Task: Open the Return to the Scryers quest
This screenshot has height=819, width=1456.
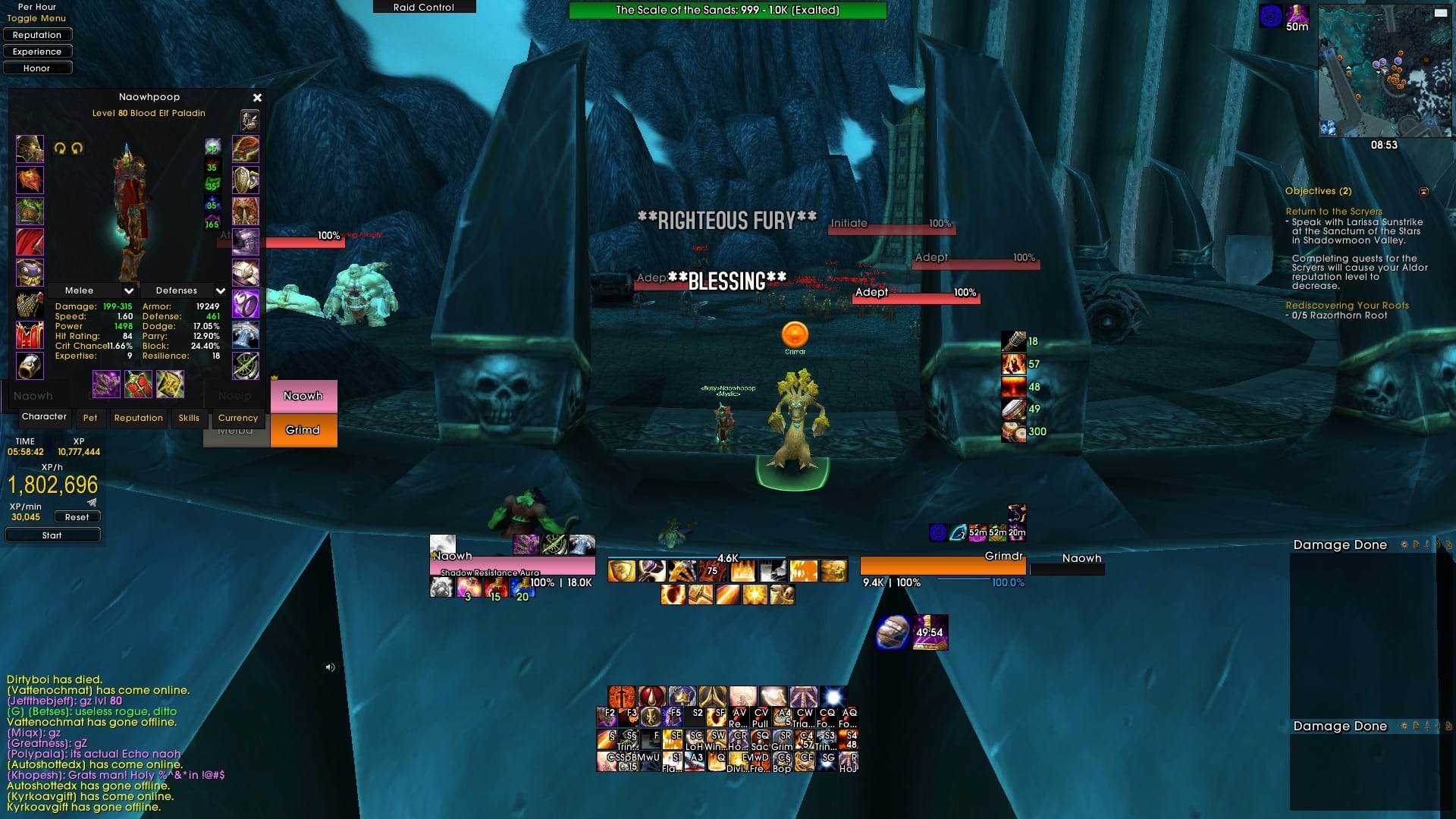Action: click(x=1333, y=212)
